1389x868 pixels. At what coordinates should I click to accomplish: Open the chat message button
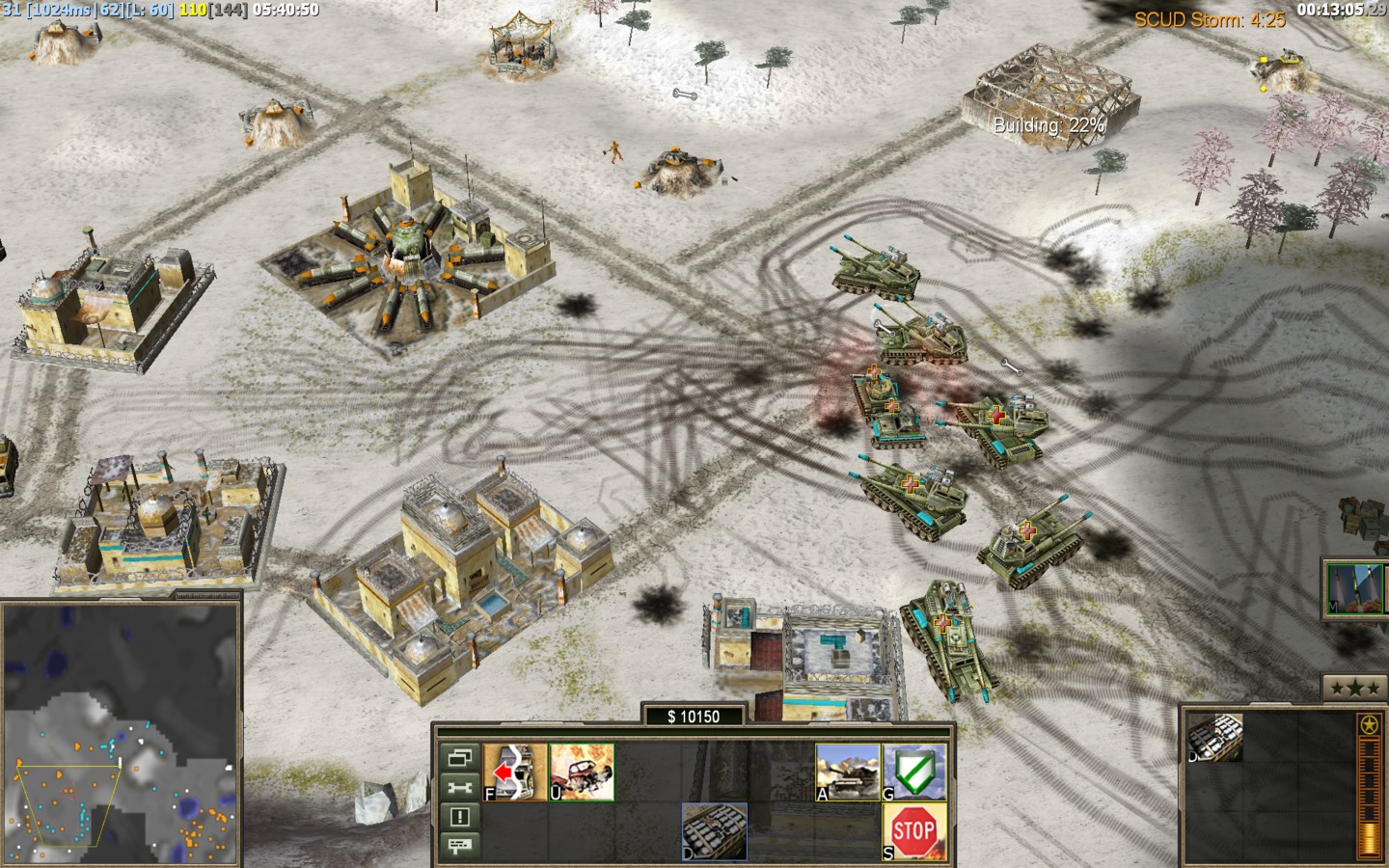(x=459, y=847)
